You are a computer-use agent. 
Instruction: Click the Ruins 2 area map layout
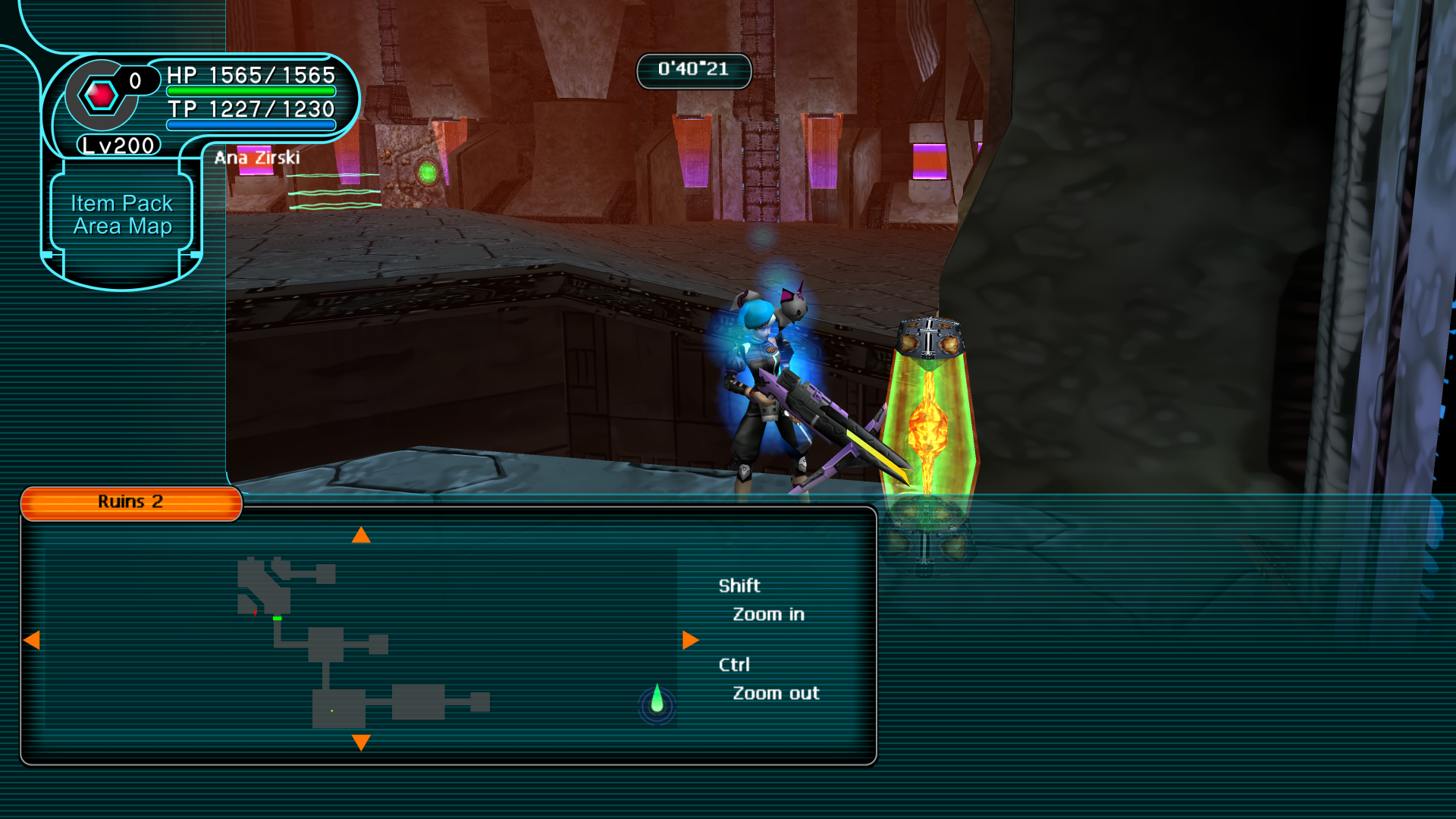point(341,645)
